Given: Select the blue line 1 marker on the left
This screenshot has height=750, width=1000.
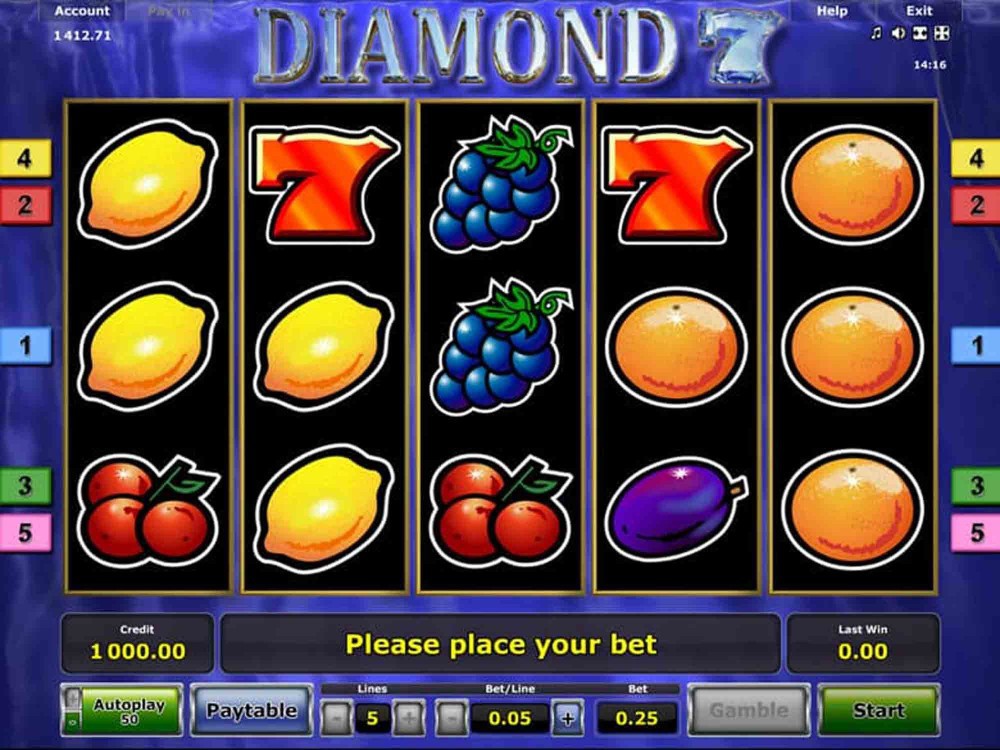Looking at the screenshot, I should coord(25,346).
